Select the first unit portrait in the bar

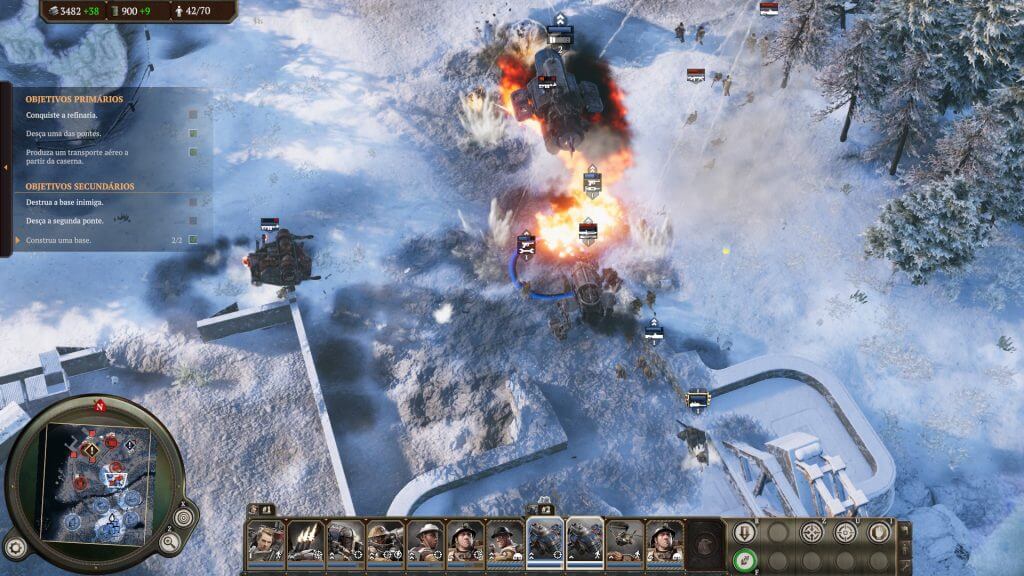265,540
